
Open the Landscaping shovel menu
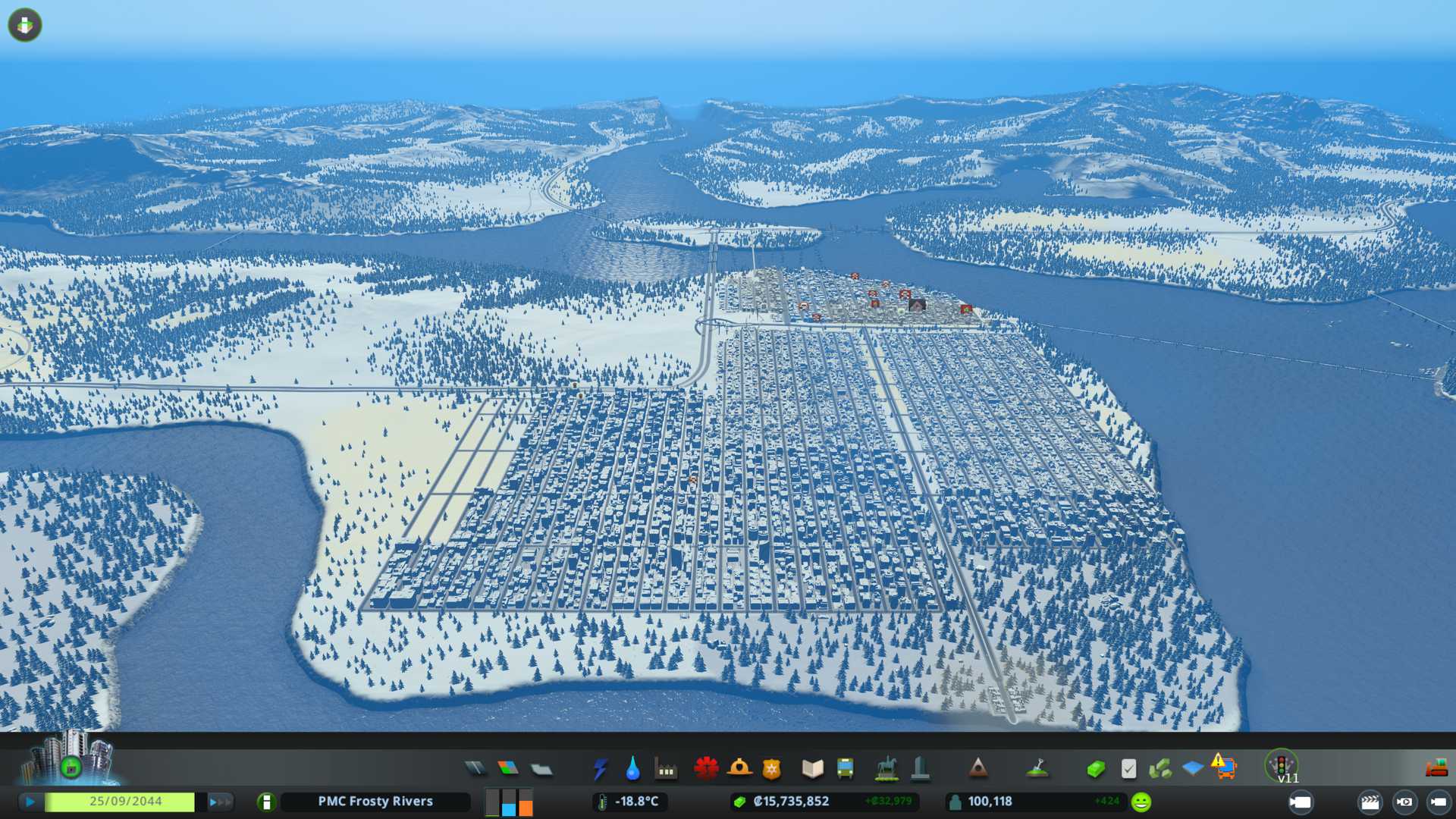[x=1037, y=769]
